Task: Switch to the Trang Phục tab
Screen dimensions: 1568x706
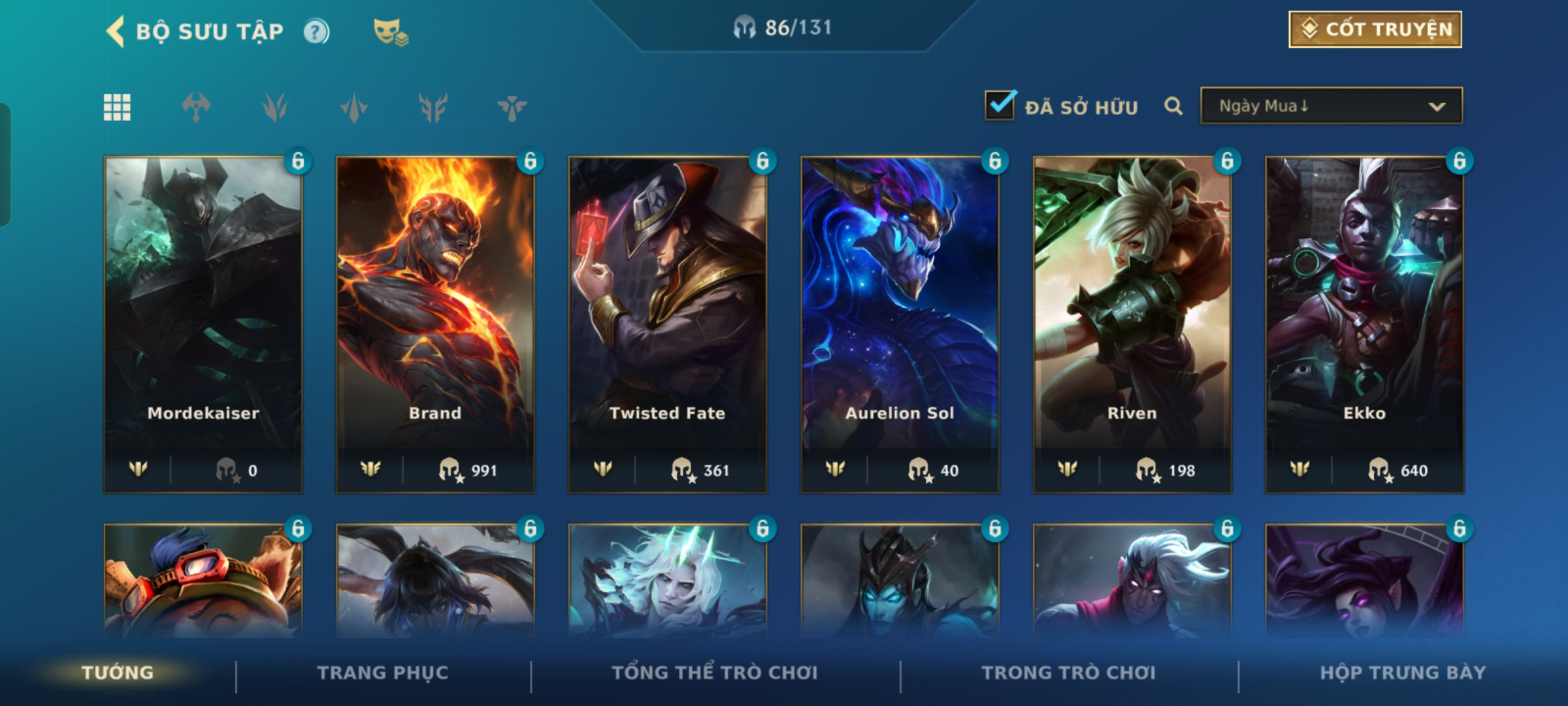Action: point(383,673)
